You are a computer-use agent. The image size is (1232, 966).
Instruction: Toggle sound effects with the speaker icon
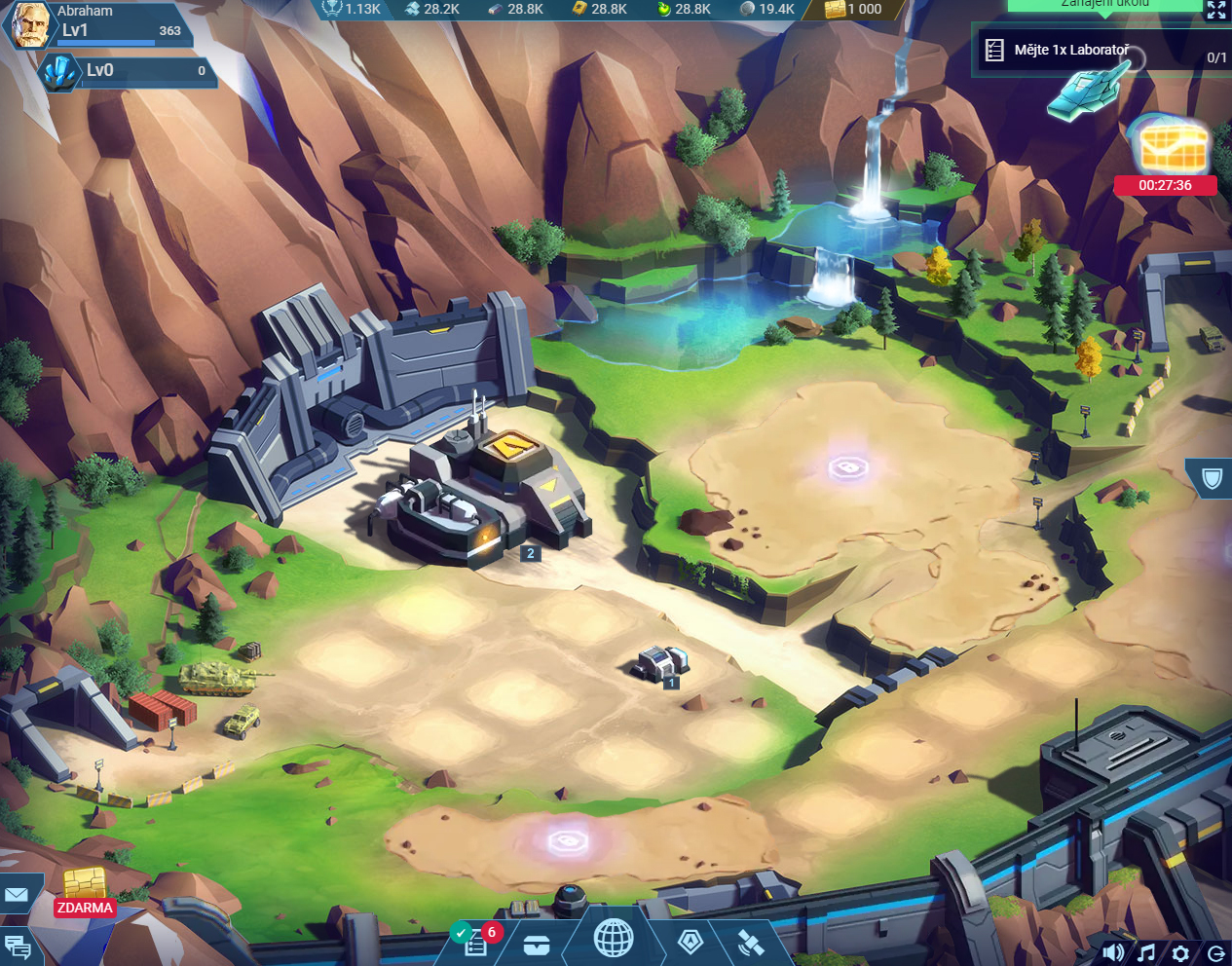1113,952
